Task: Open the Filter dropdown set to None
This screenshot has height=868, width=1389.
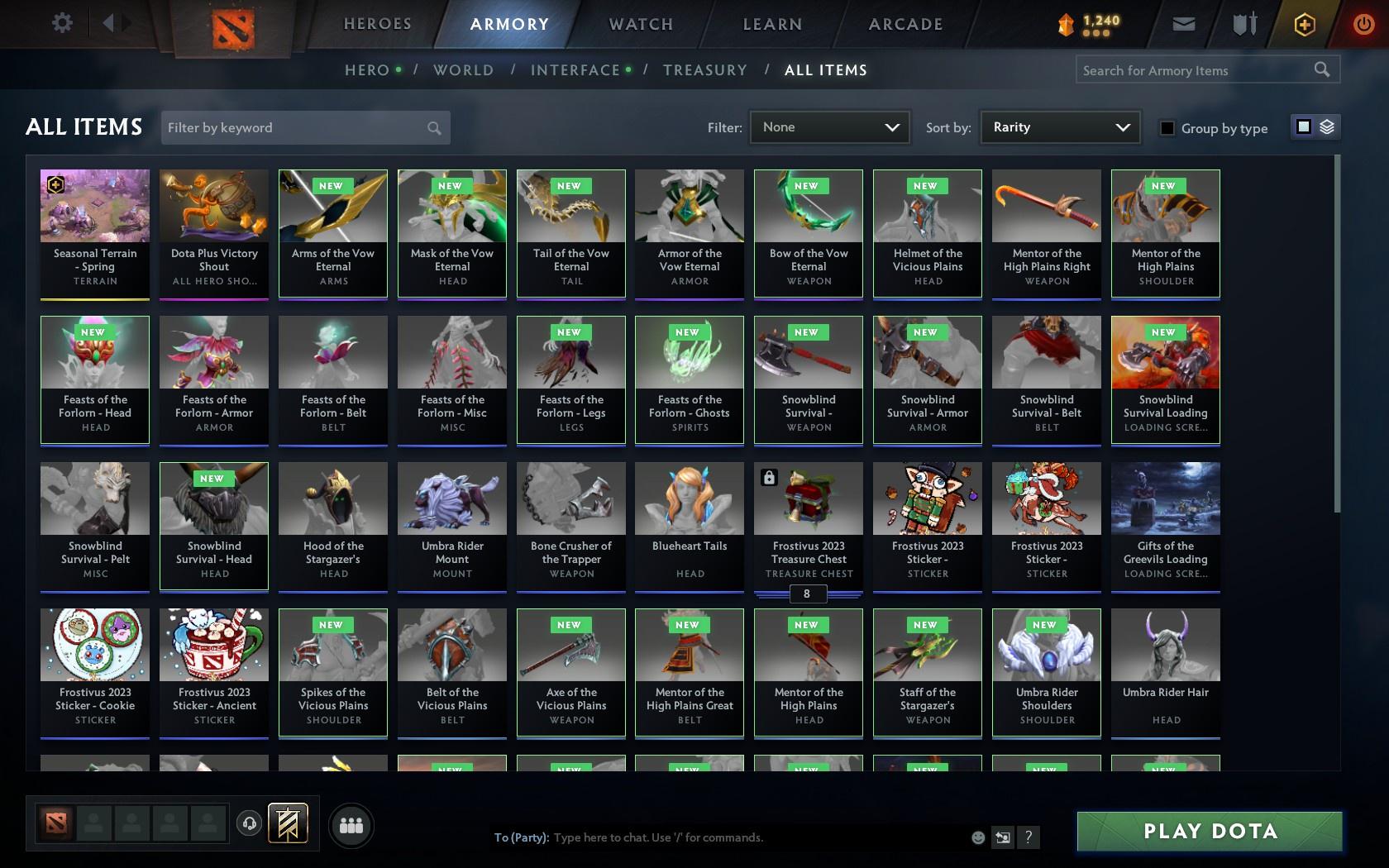Action: pyautogui.click(x=829, y=127)
